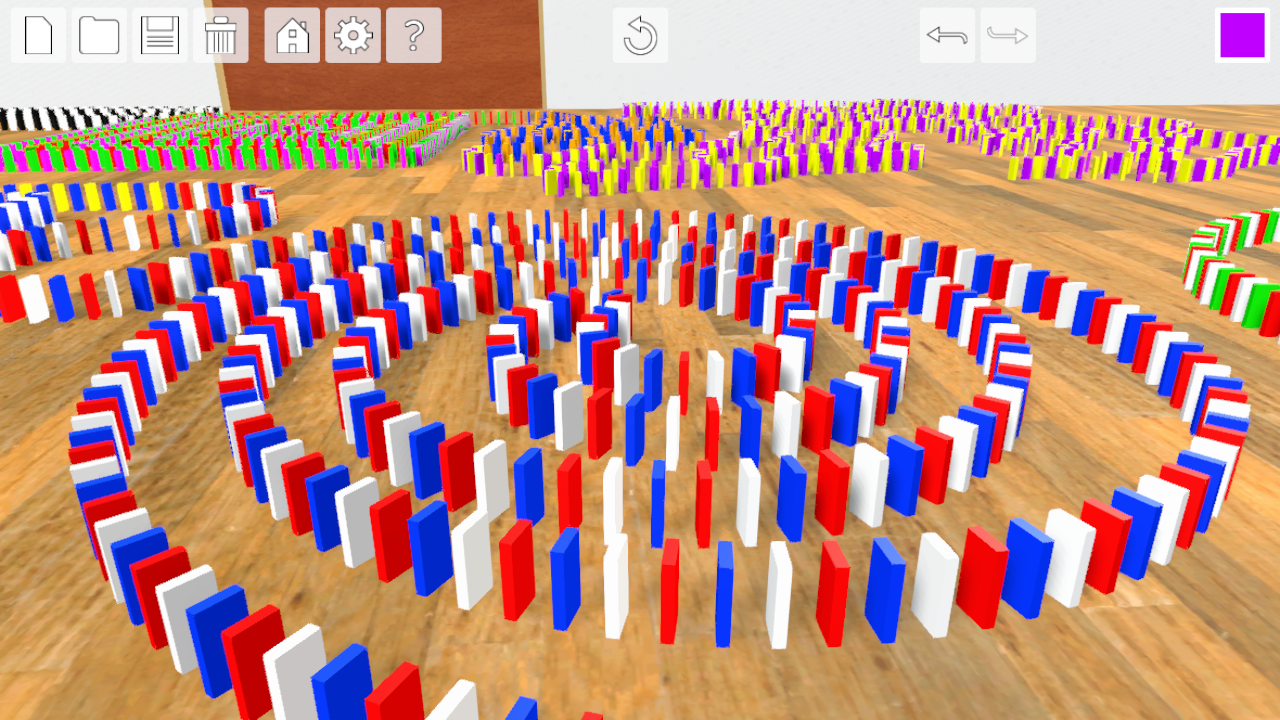Open the purple domino color picker
Image resolution: width=1280 pixels, height=720 pixels.
1241,33
